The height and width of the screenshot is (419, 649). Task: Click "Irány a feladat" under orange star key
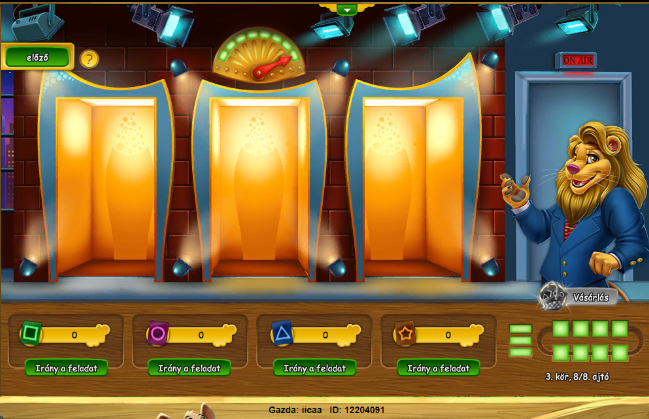pos(438,368)
